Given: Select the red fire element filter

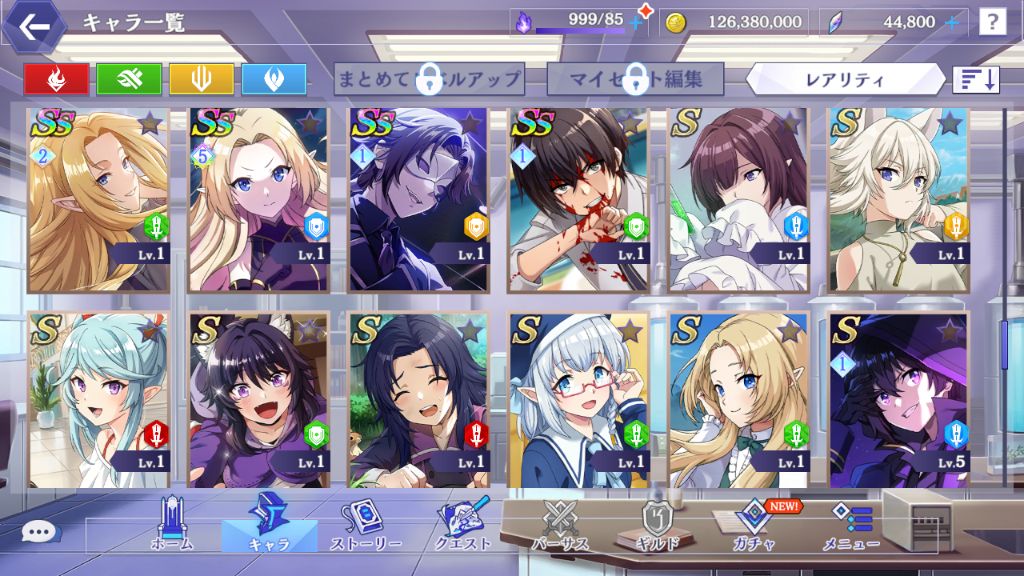Looking at the screenshot, I should click(56, 78).
